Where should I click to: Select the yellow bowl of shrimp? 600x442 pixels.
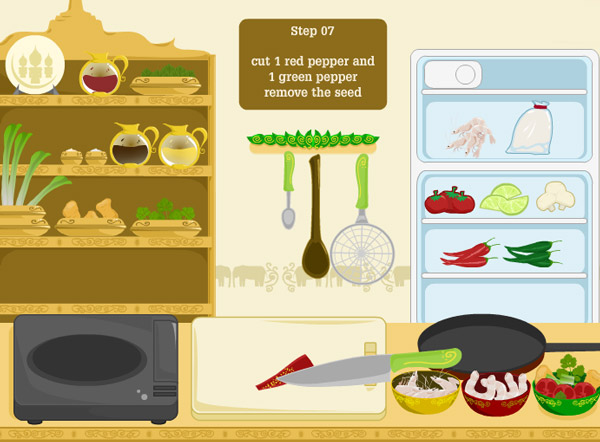pyautogui.click(x=425, y=391)
